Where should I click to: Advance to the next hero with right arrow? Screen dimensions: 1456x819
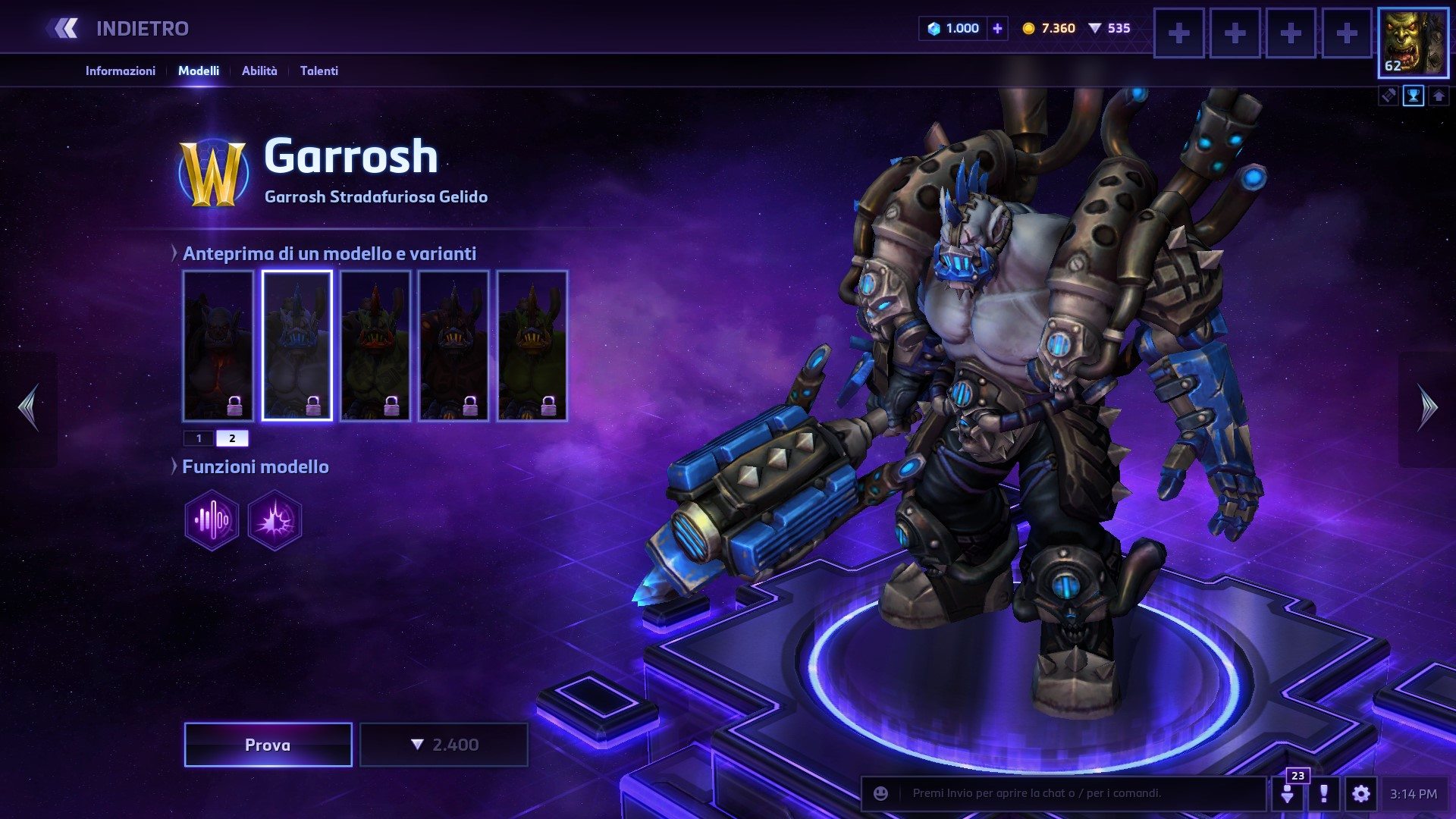[1427, 407]
